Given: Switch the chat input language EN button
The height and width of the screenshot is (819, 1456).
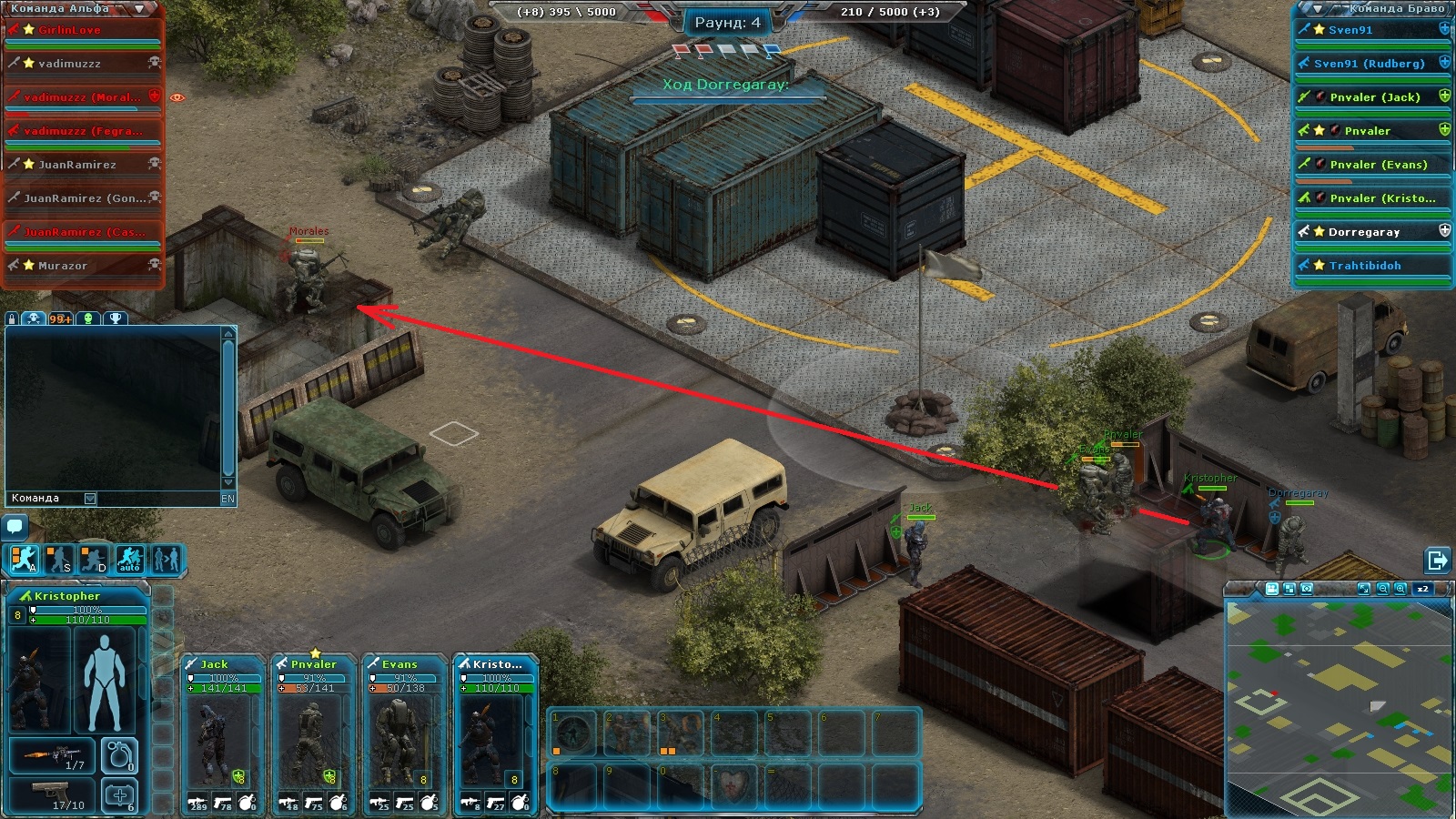Looking at the screenshot, I should (x=227, y=499).
